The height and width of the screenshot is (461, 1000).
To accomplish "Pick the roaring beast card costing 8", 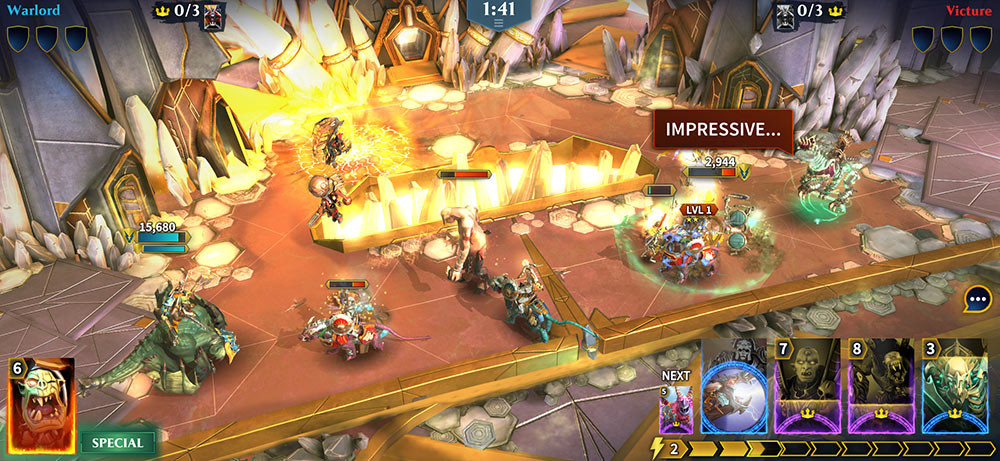I will tap(880, 386).
